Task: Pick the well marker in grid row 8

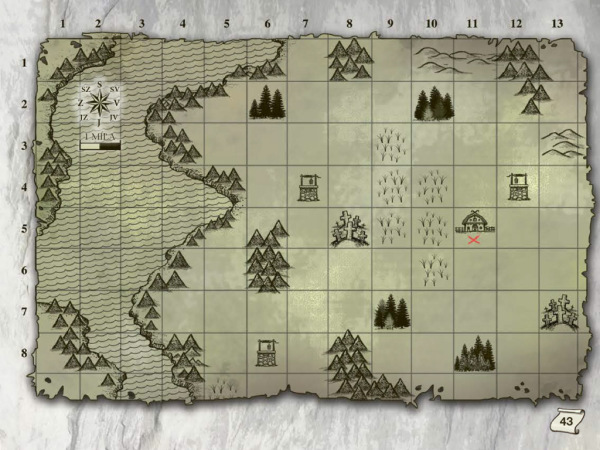Action: pos(266,353)
